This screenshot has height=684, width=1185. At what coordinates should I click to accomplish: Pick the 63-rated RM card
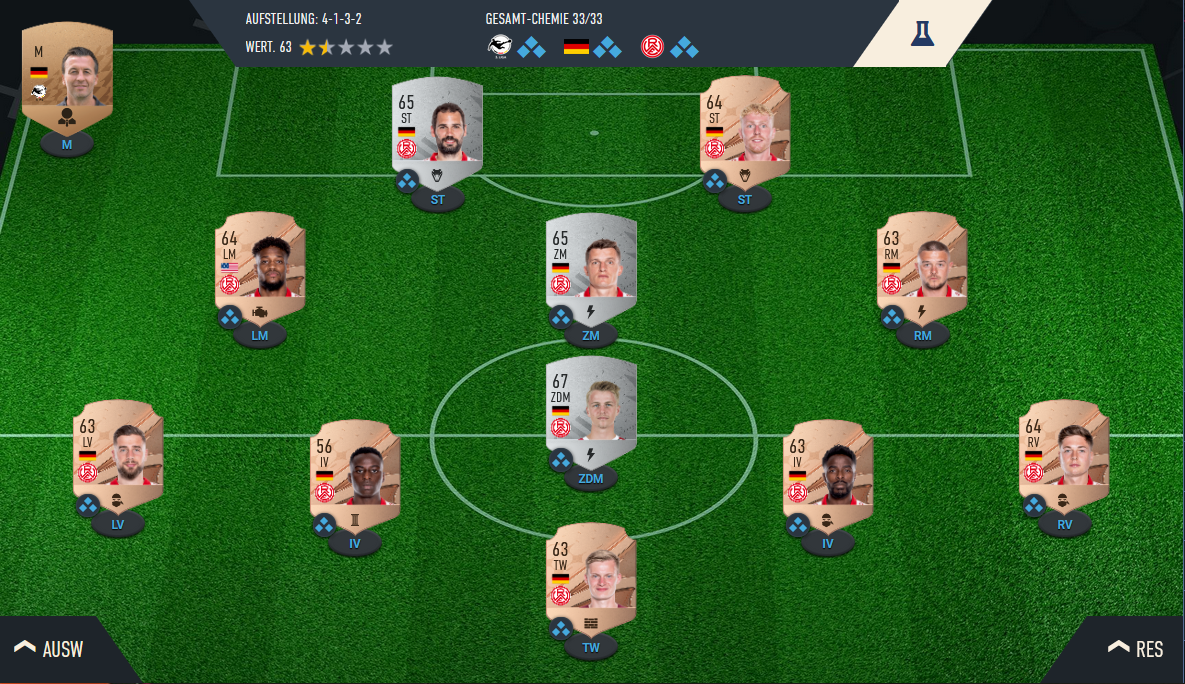point(922,261)
